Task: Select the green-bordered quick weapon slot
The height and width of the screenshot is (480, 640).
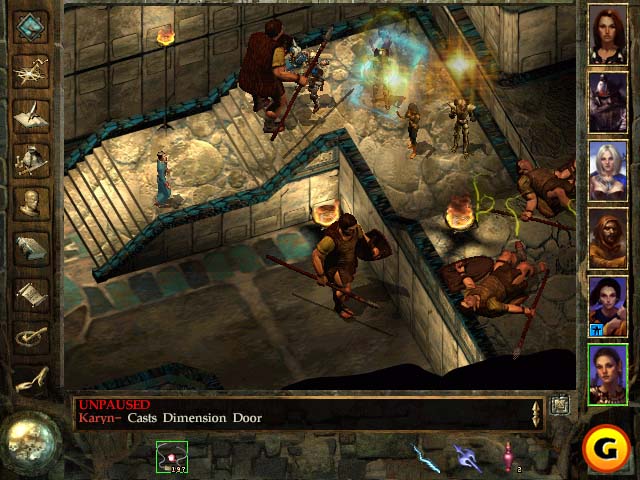Action: point(171,457)
